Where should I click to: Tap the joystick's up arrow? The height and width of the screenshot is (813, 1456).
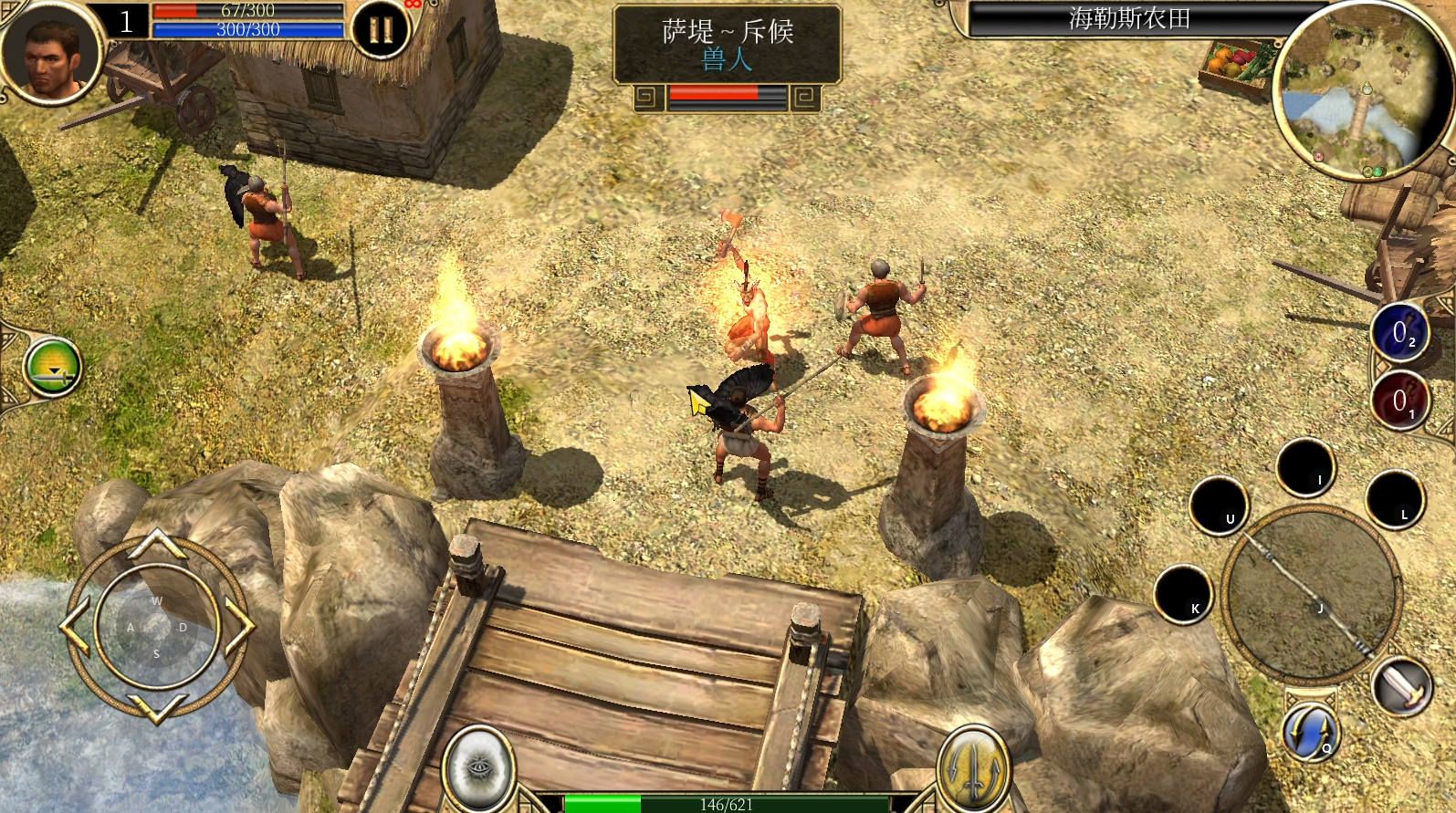[x=156, y=545]
